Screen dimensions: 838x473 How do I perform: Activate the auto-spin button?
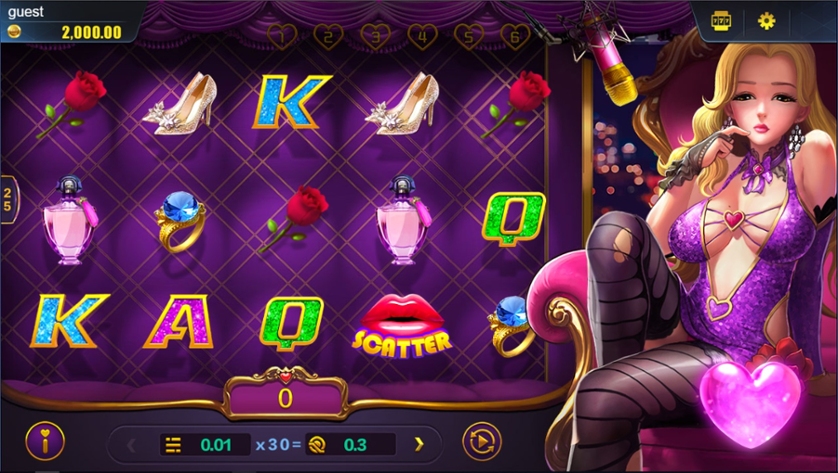pyautogui.click(x=481, y=441)
